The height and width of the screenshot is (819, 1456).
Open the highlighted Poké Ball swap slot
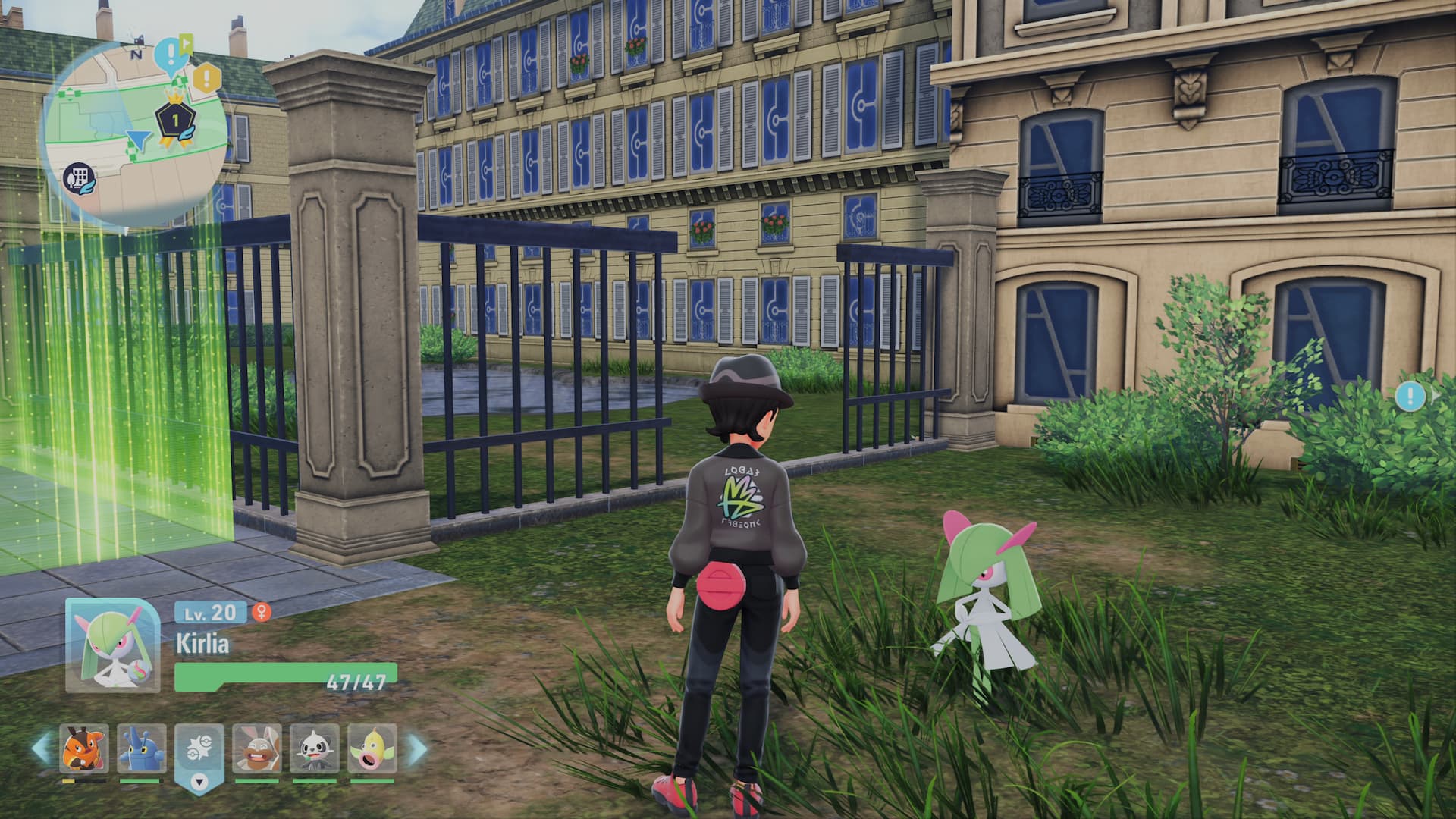click(x=199, y=751)
